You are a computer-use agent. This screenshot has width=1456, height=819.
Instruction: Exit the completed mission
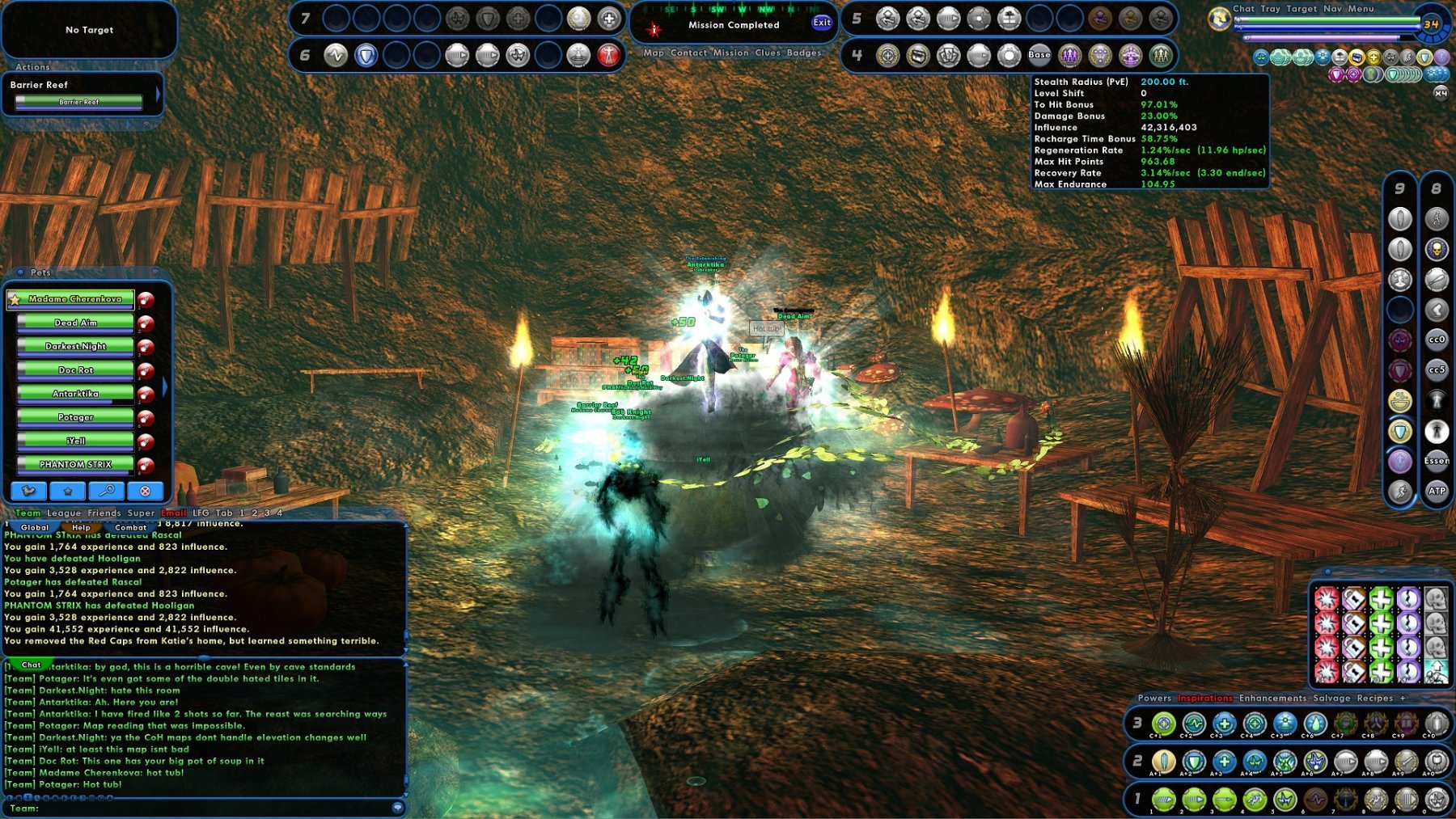(x=822, y=23)
